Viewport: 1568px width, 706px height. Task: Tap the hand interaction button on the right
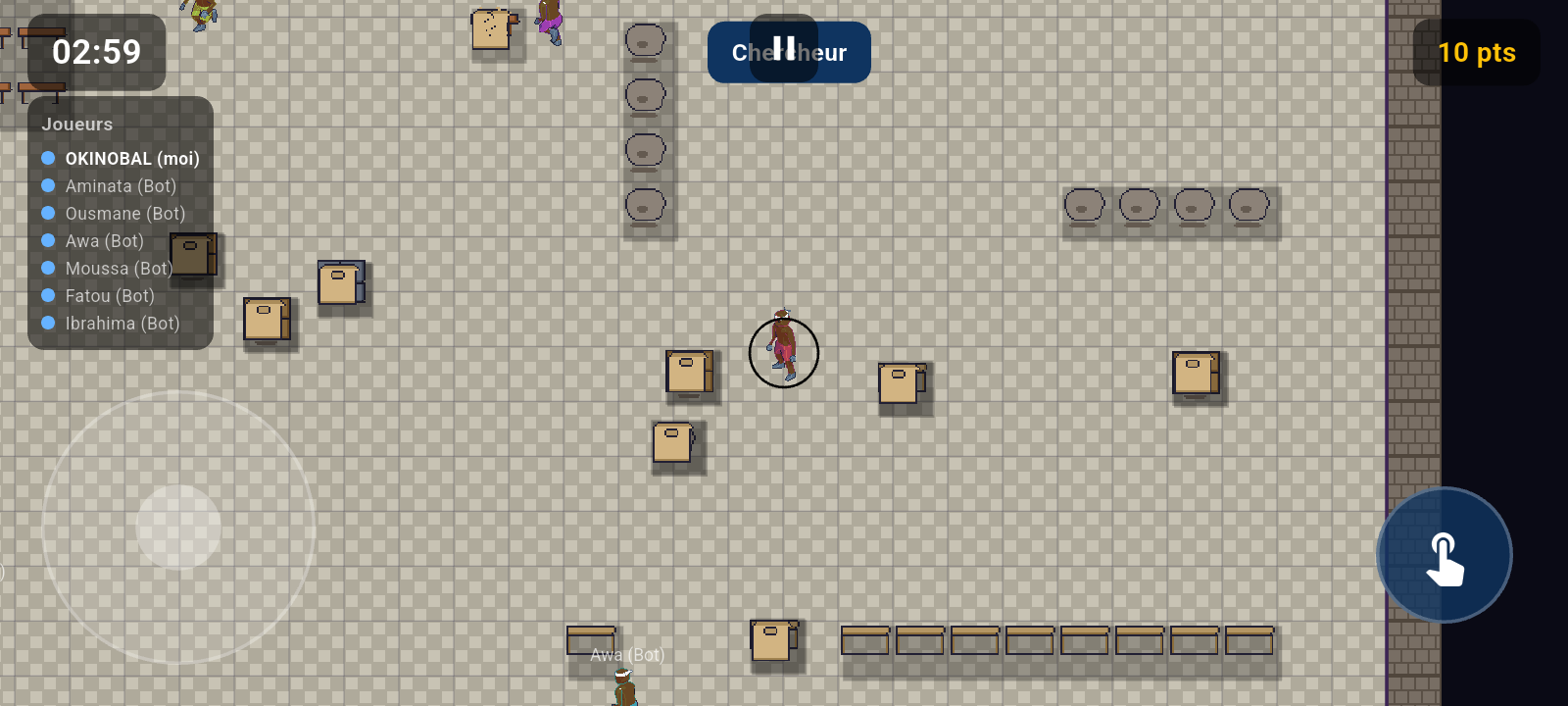click(x=1444, y=555)
